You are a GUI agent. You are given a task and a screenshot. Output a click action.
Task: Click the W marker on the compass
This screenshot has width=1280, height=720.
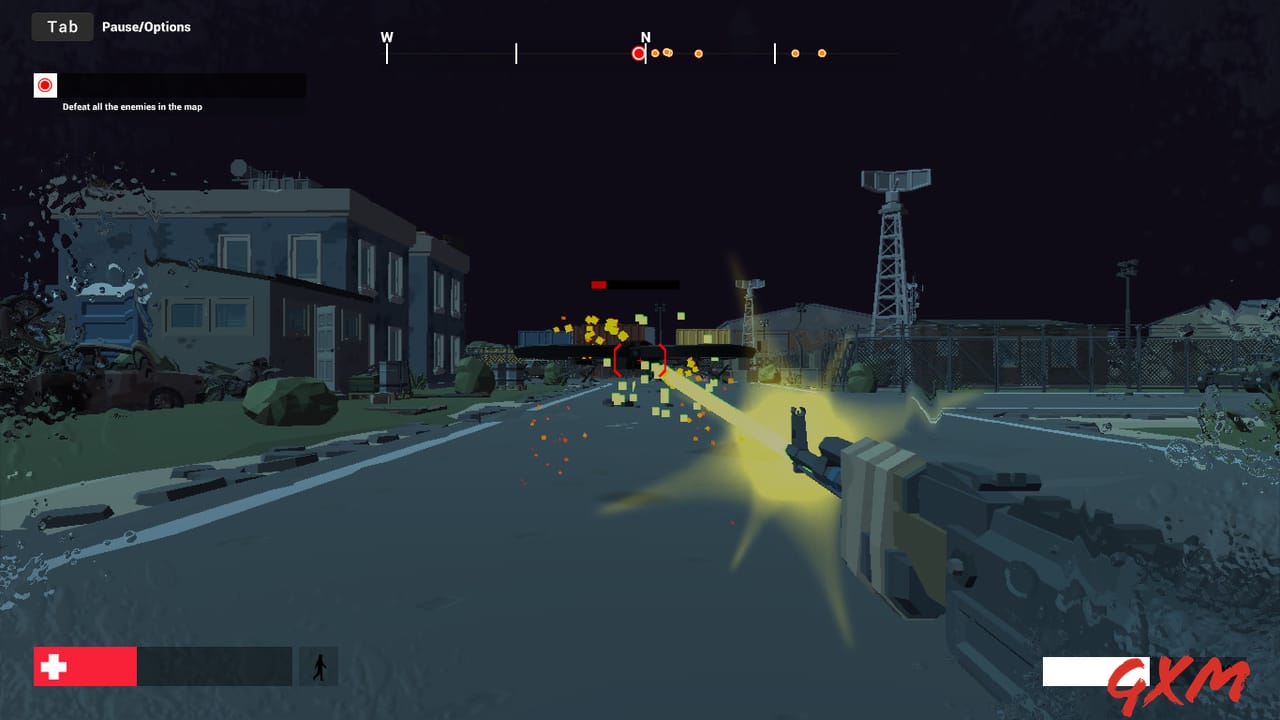tap(387, 36)
